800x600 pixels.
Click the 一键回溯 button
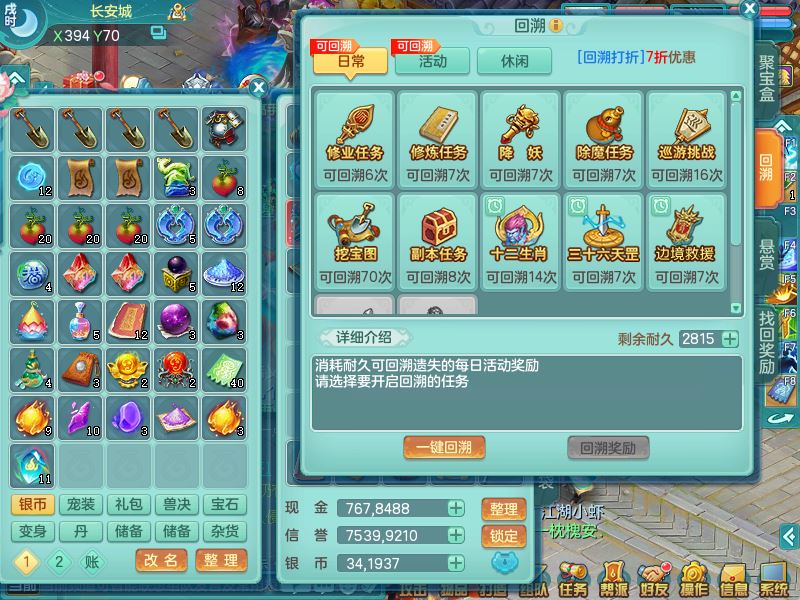click(x=444, y=447)
